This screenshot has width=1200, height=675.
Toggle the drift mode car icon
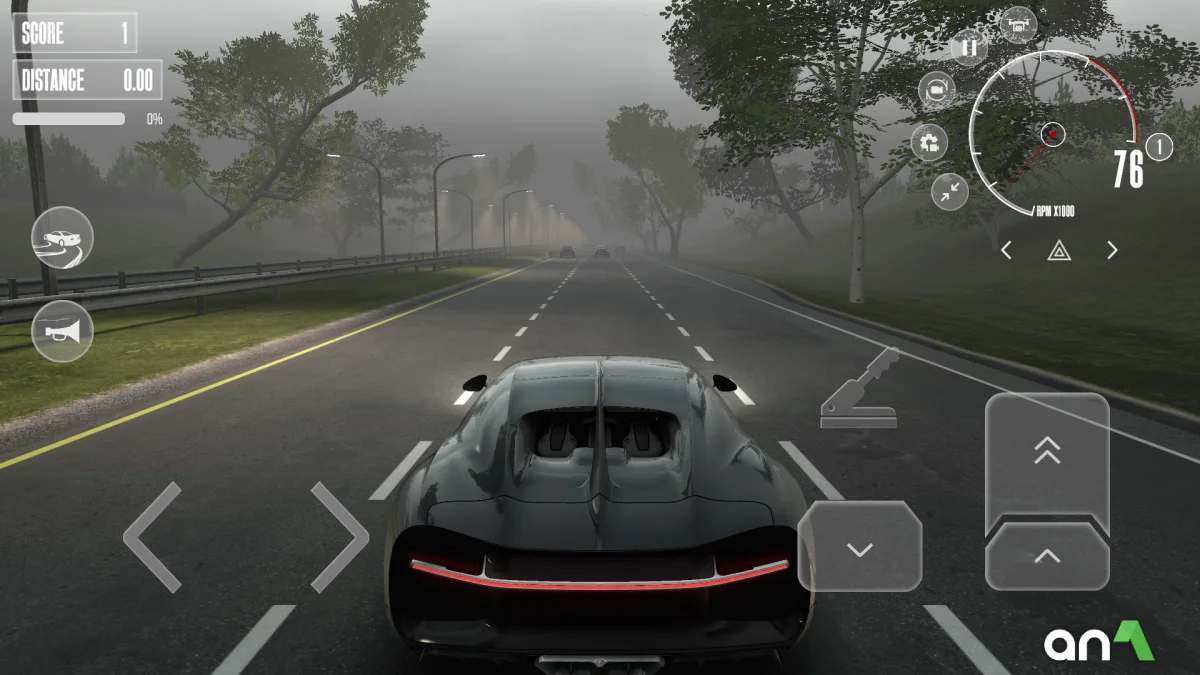pos(62,238)
